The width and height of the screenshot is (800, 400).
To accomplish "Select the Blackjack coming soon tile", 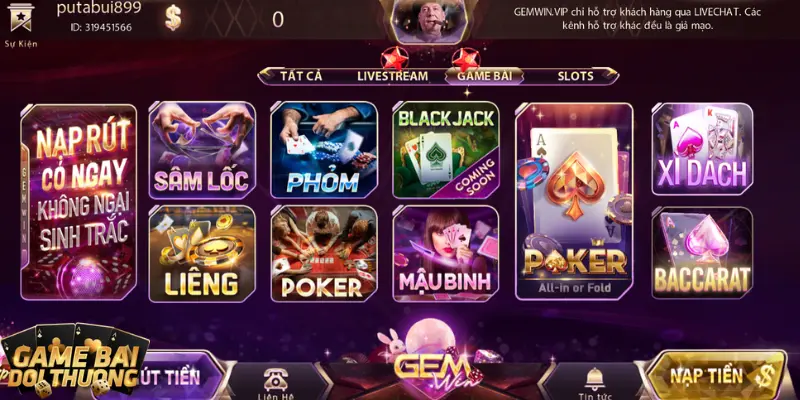I will [445, 150].
